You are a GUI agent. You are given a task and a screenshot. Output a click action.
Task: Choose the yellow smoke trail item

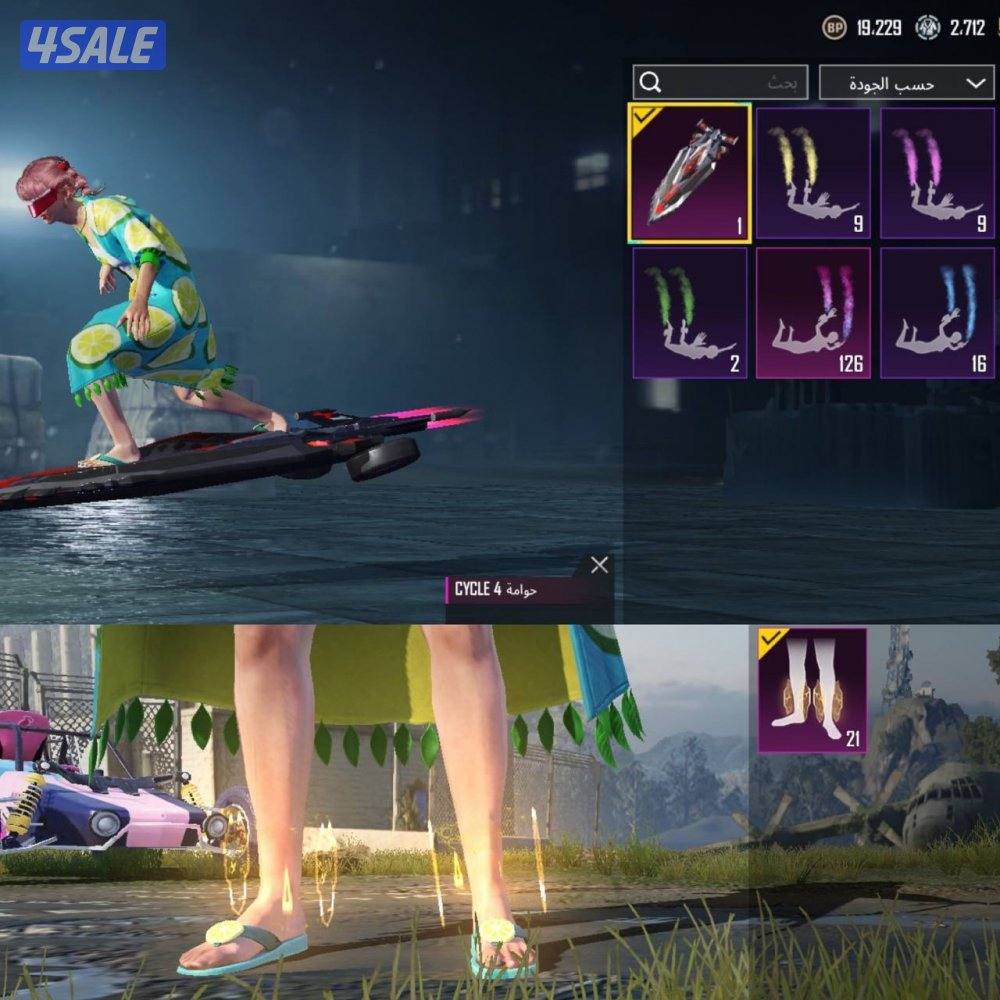point(812,172)
